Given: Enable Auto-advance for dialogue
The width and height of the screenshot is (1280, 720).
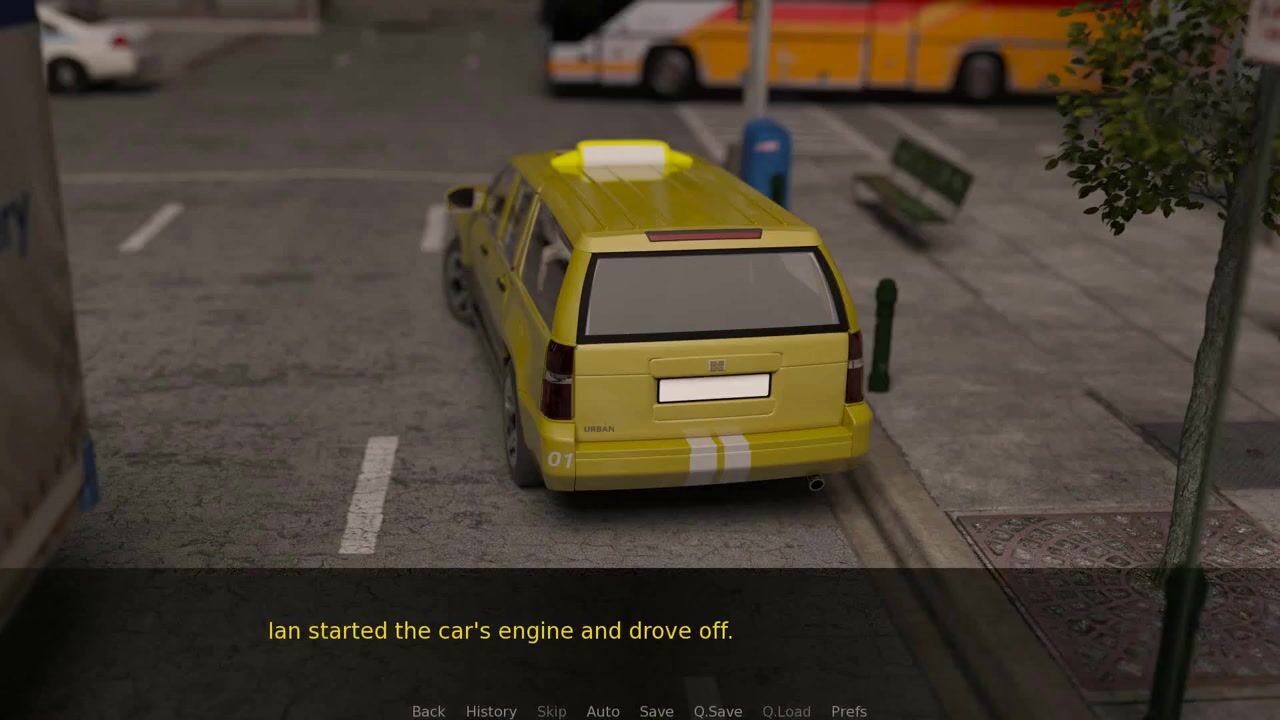Looking at the screenshot, I should (603, 711).
